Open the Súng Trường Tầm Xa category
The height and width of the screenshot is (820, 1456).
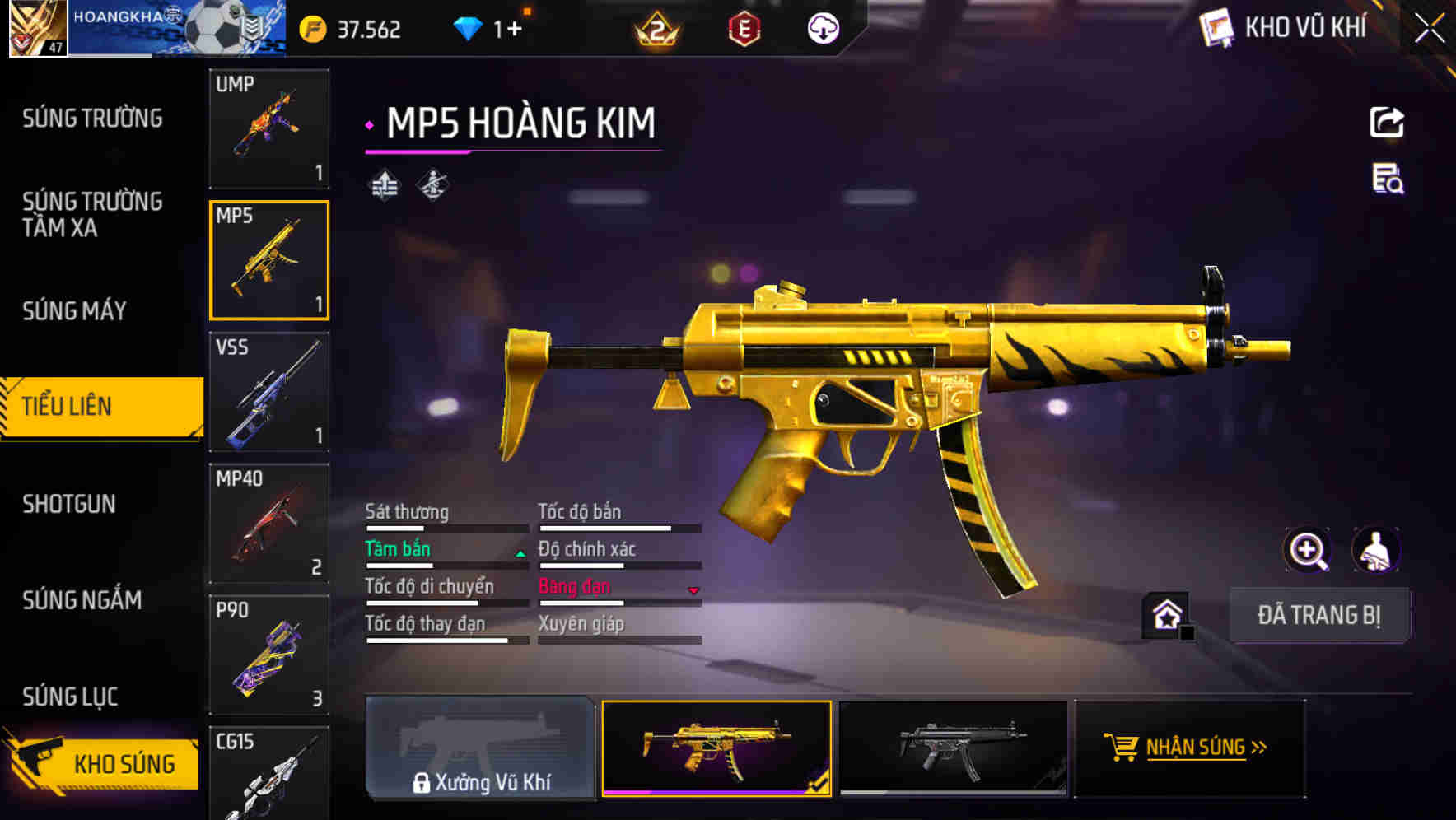tap(92, 214)
